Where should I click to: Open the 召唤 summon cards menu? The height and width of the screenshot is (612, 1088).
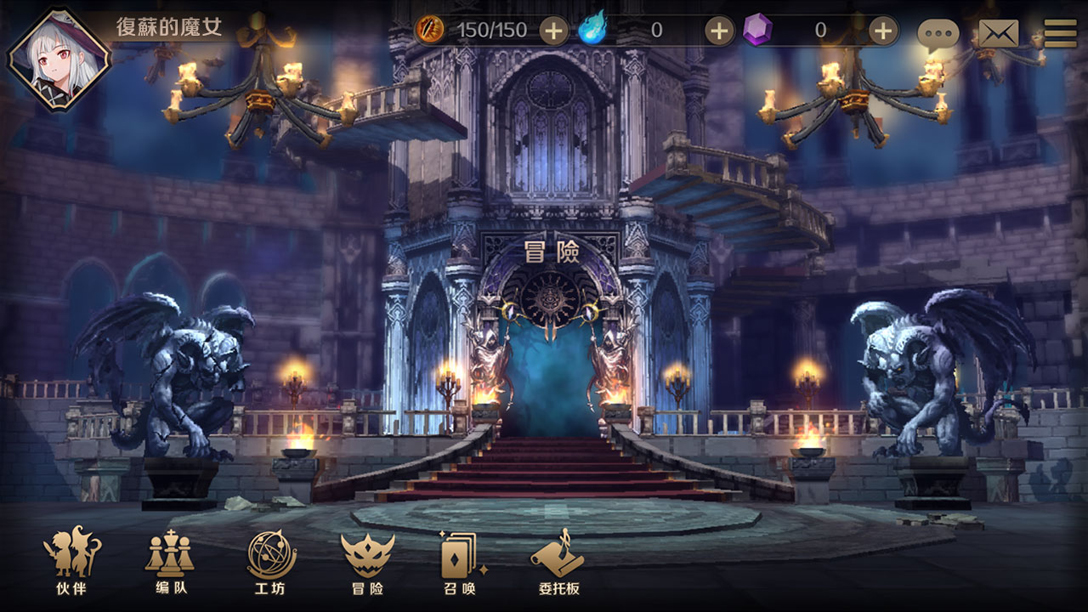coord(460,561)
